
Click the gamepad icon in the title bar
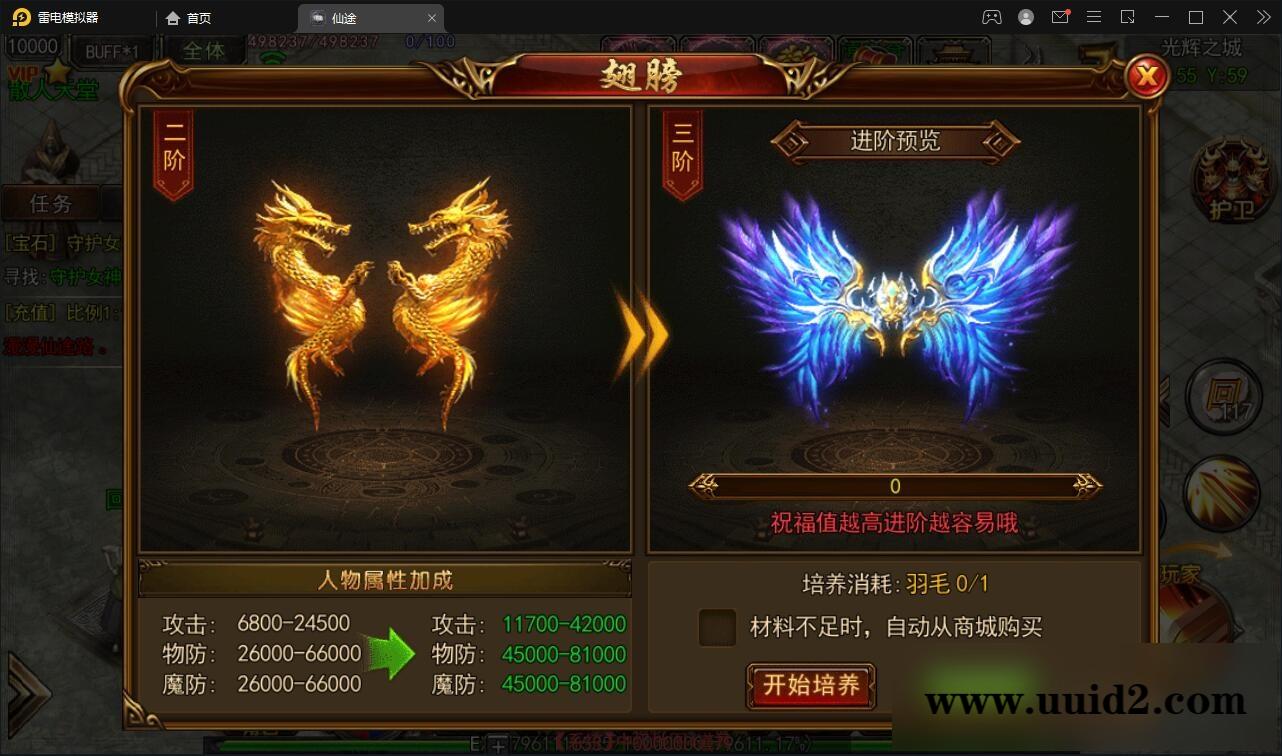[x=992, y=17]
